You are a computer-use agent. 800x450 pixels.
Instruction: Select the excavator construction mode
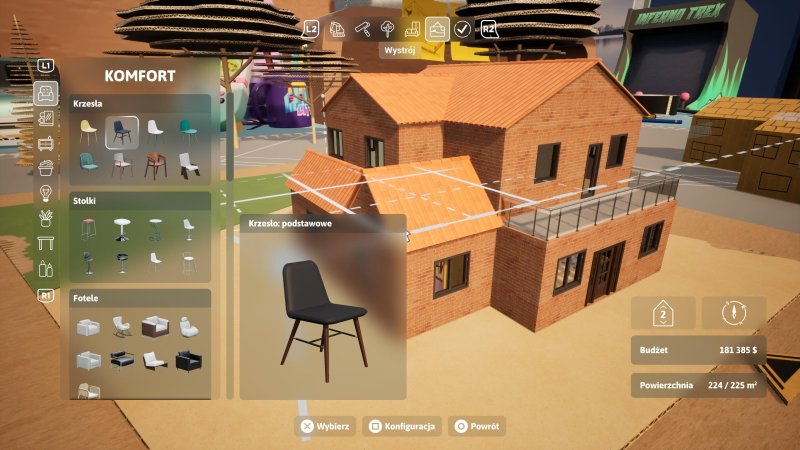pos(337,29)
